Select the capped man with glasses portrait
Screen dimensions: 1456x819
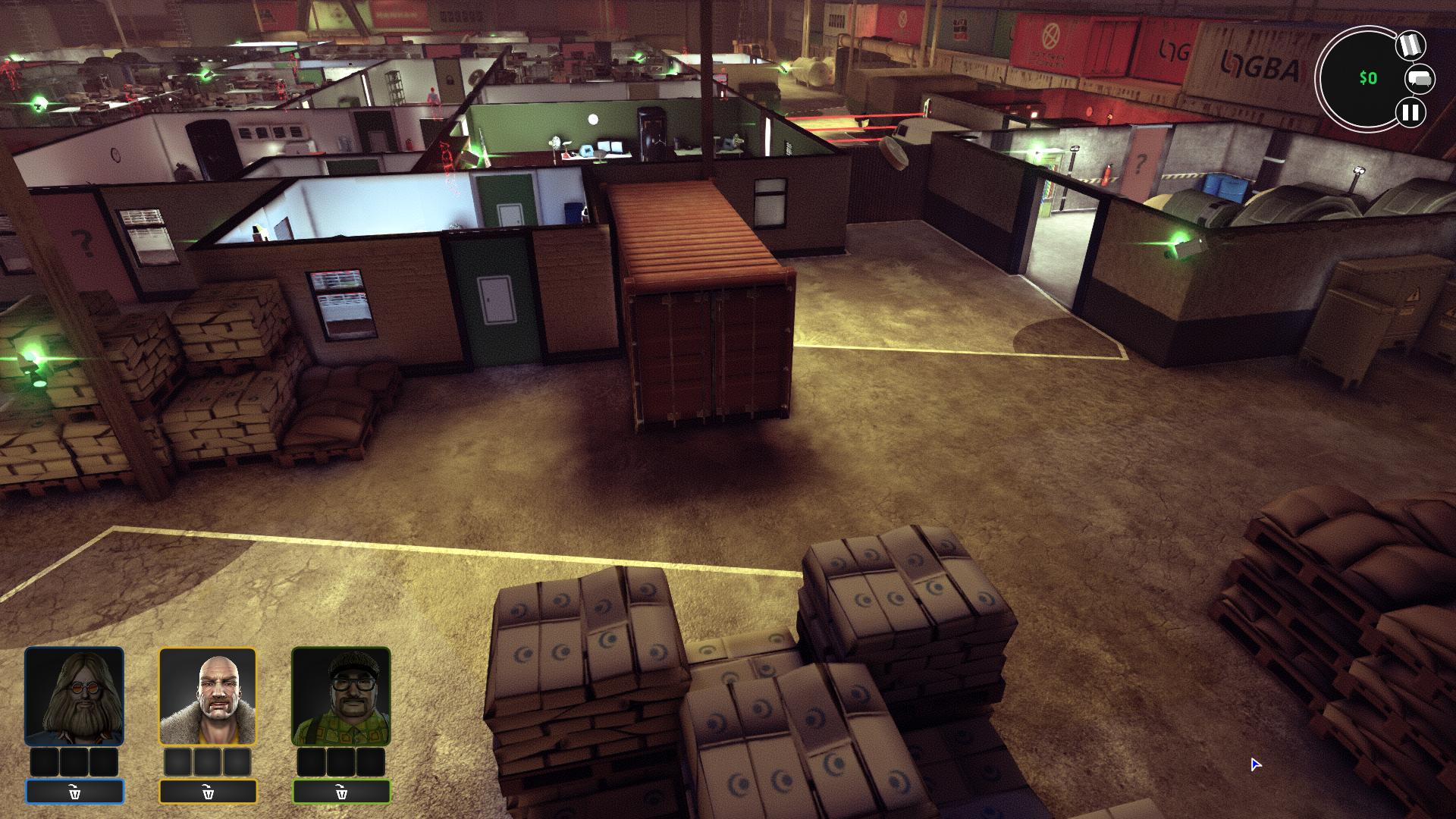tap(341, 696)
